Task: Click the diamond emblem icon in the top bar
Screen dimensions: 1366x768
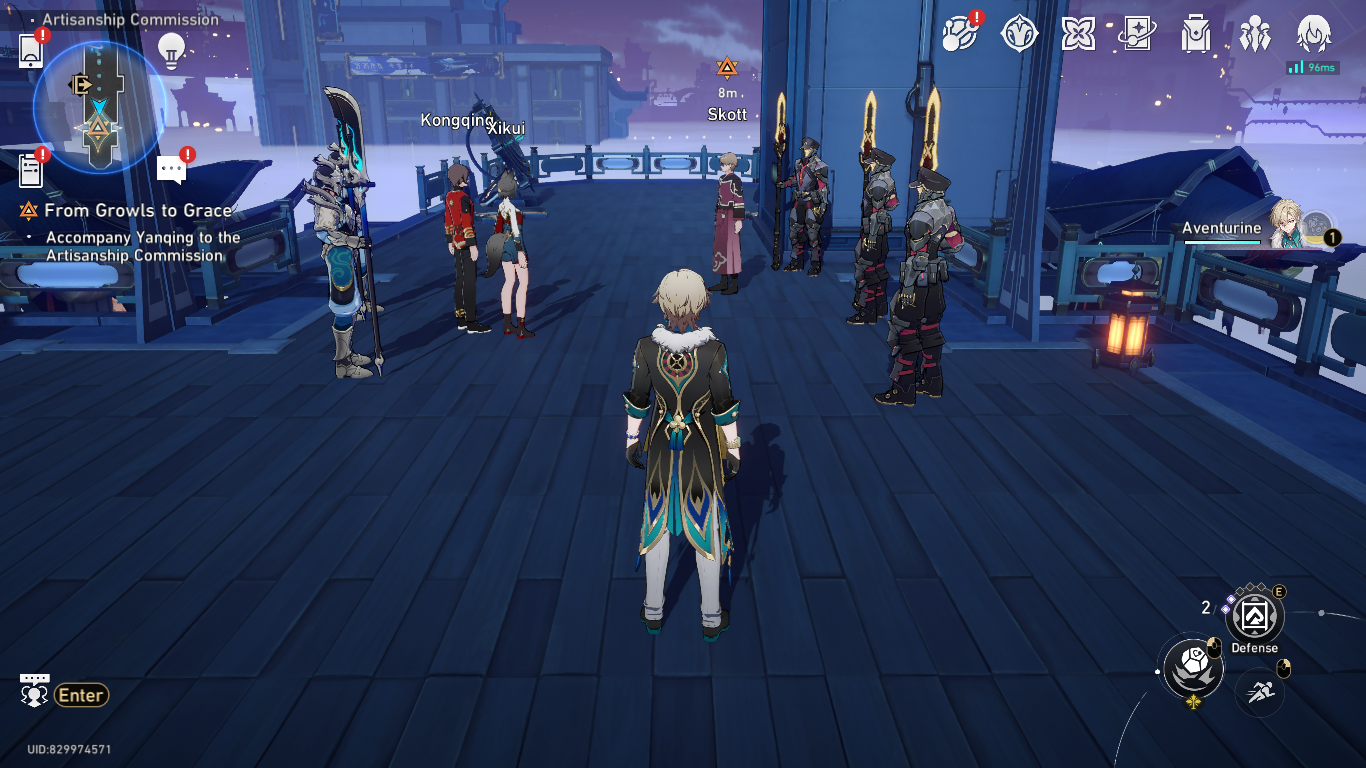Action: pos(1018,36)
